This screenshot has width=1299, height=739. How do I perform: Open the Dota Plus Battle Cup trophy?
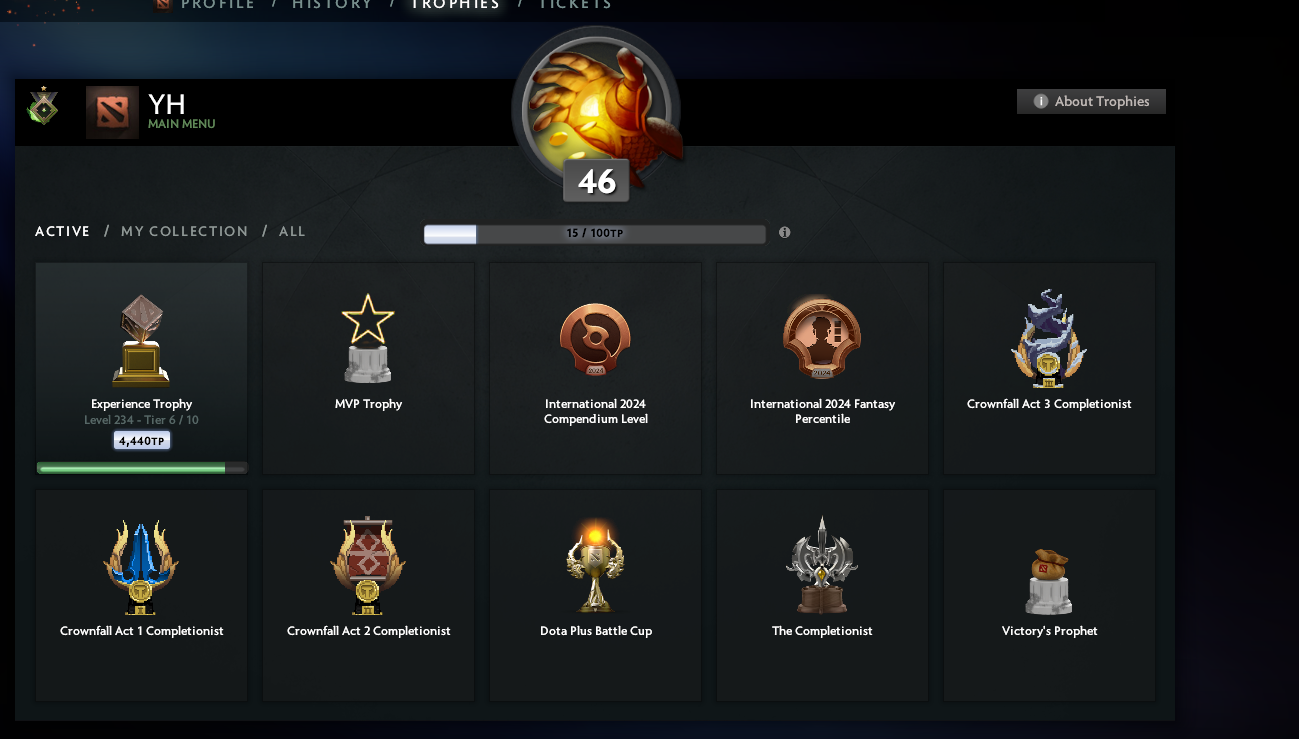pyautogui.click(x=595, y=595)
